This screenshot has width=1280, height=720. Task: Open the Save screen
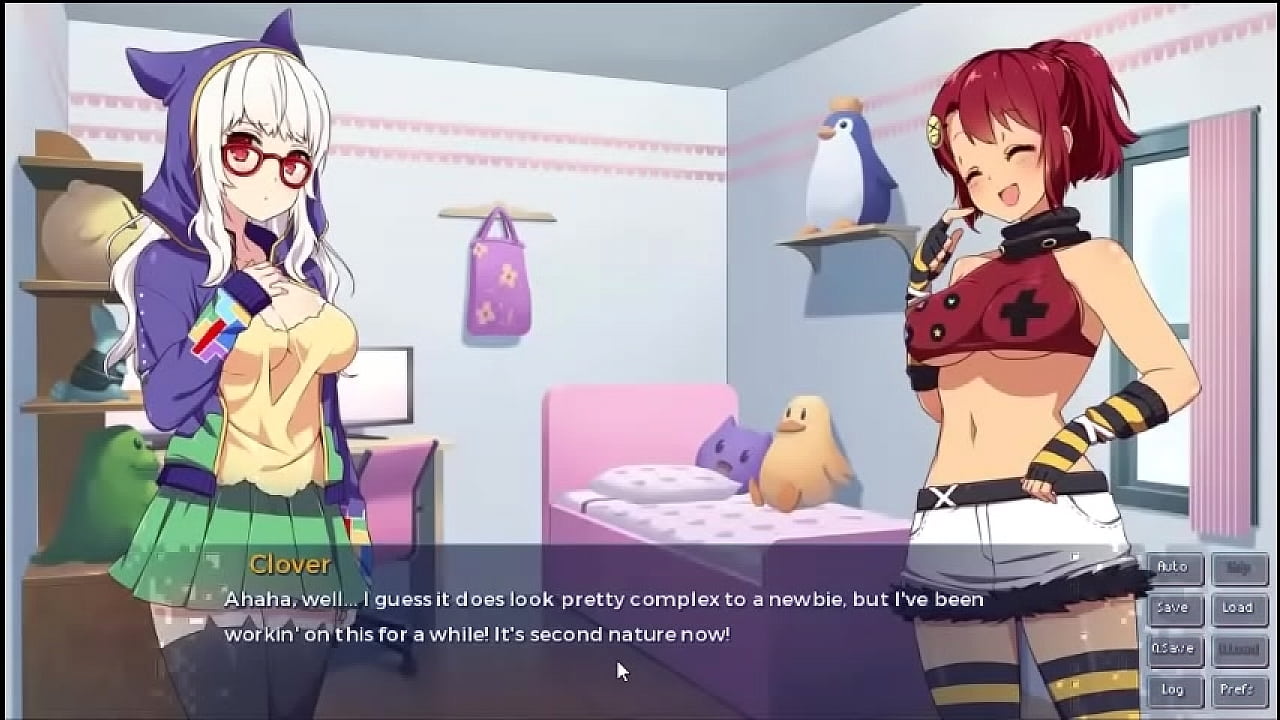point(1173,608)
